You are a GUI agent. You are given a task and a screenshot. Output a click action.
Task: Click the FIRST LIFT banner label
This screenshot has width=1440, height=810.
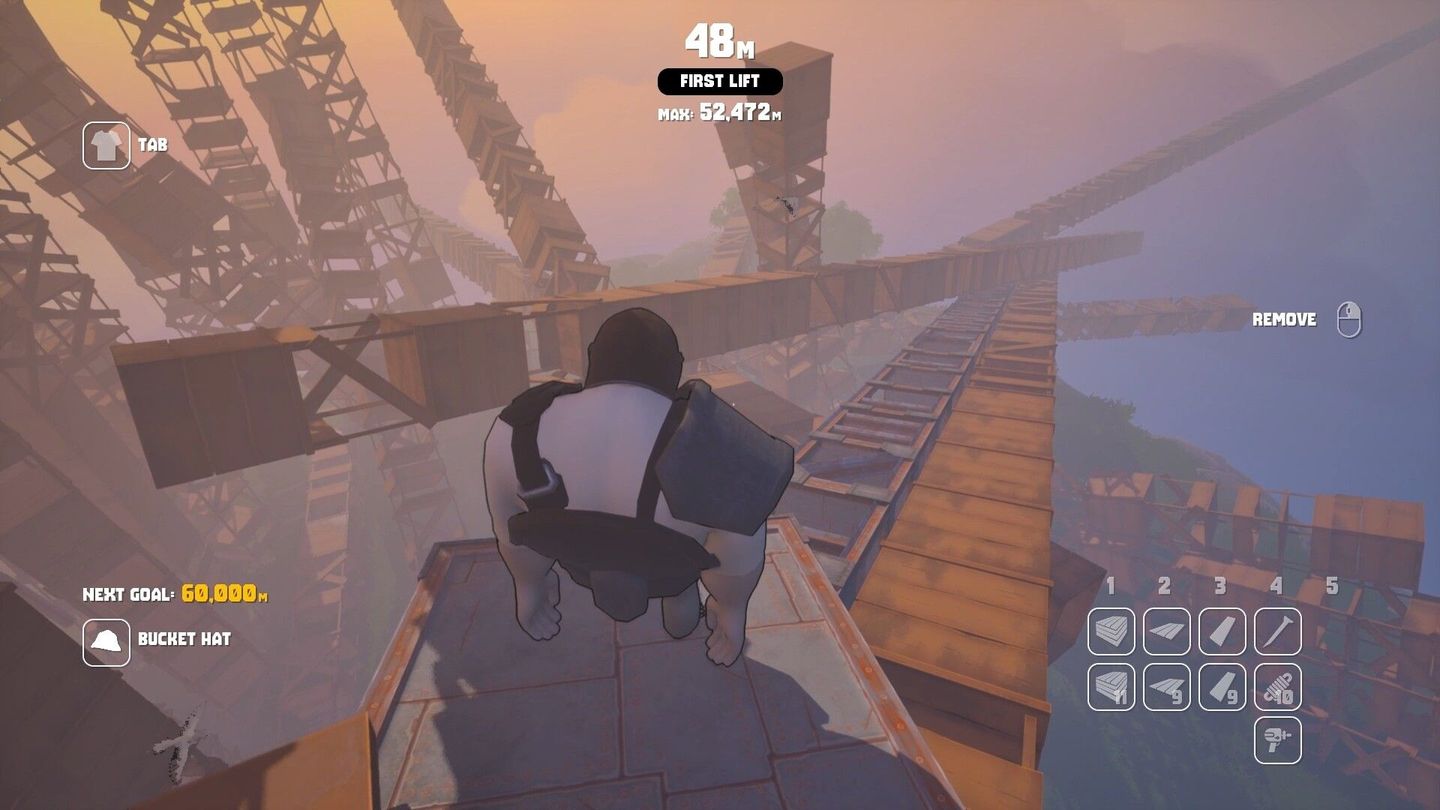click(x=719, y=81)
